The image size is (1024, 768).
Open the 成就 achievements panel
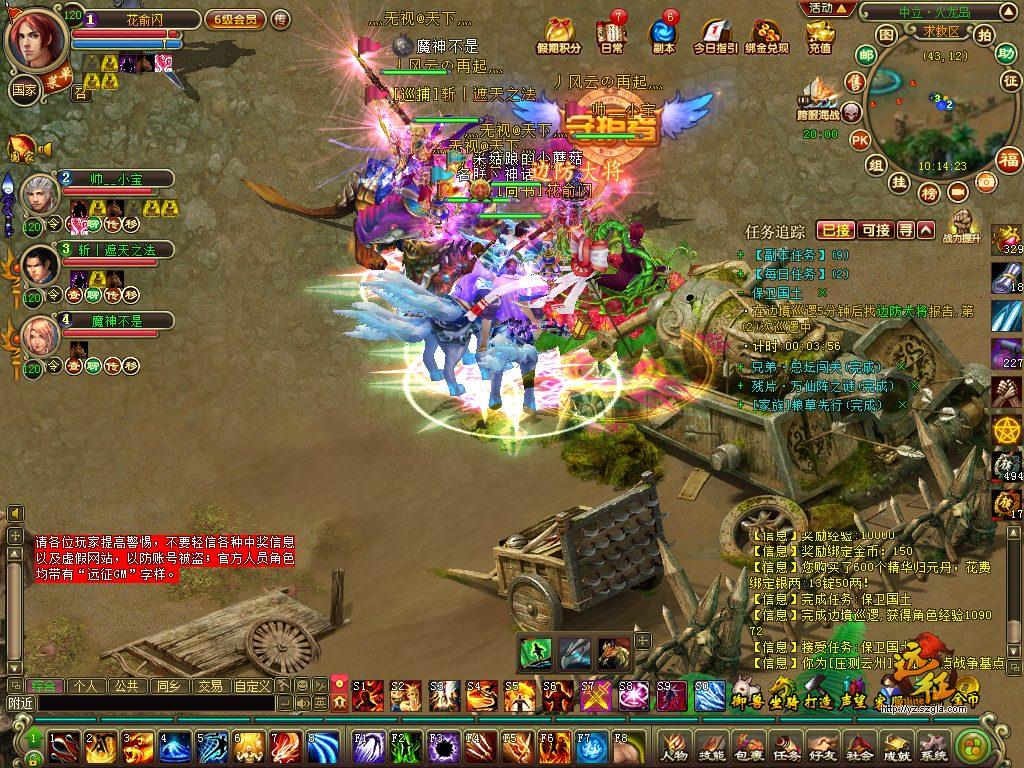click(895, 746)
